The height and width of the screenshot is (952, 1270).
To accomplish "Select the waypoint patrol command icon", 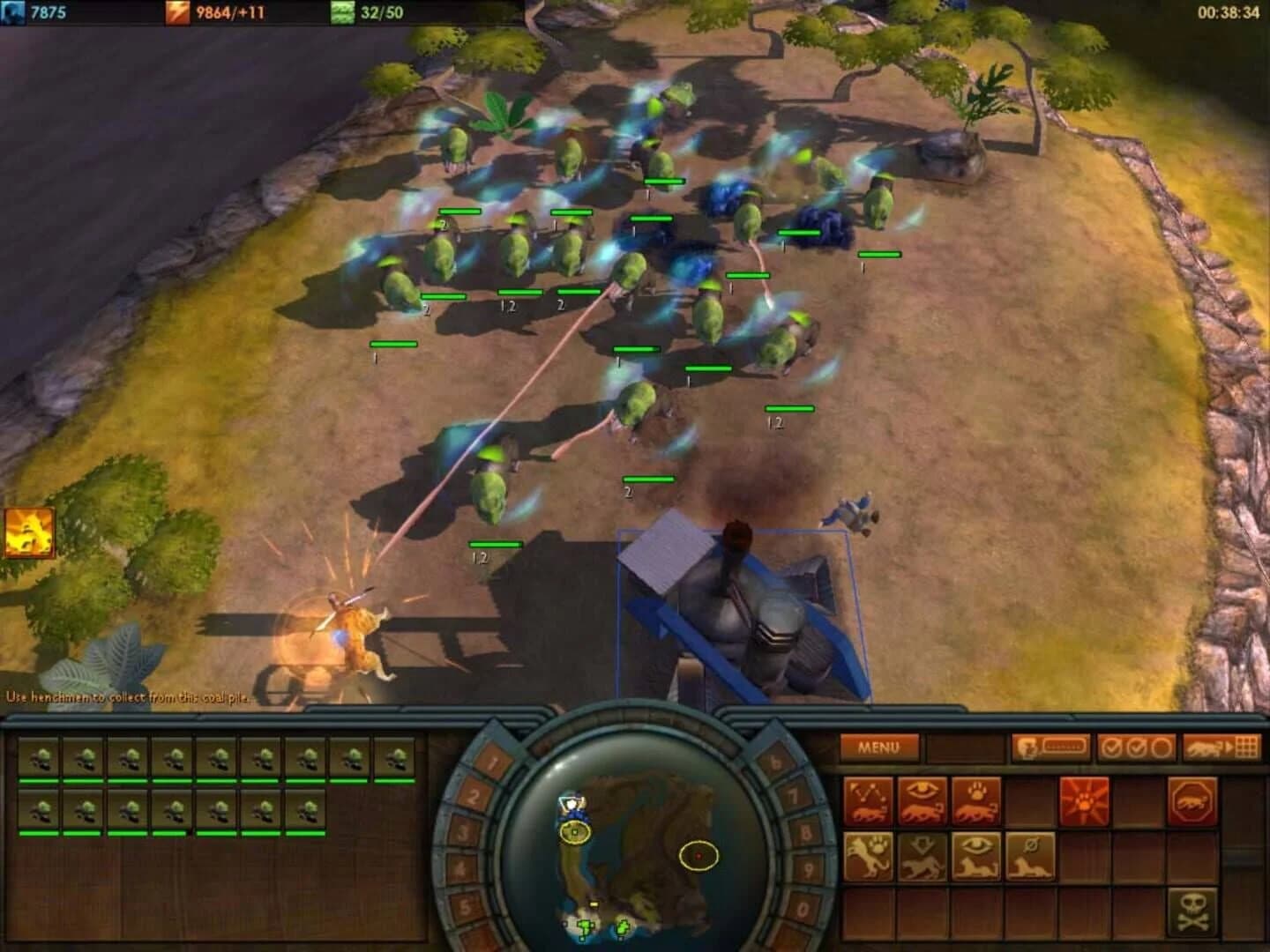I will [868, 800].
